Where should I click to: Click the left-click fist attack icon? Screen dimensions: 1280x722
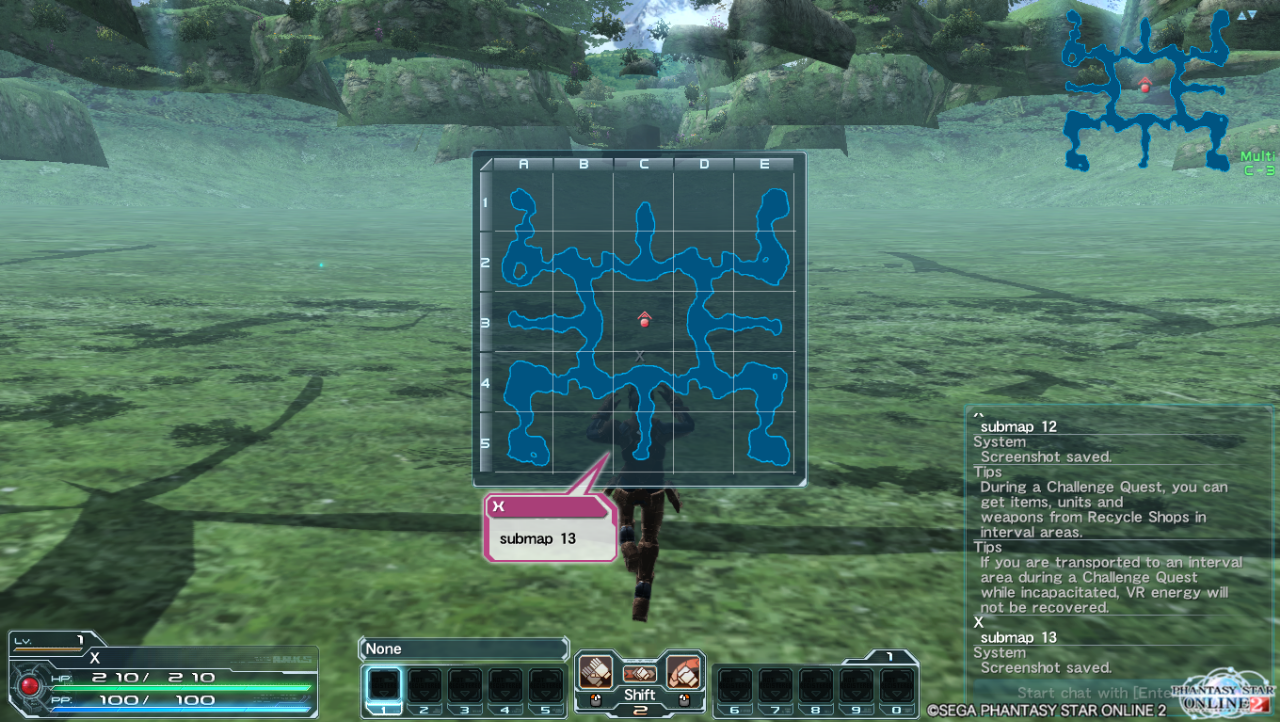pyautogui.click(x=597, y=670)
